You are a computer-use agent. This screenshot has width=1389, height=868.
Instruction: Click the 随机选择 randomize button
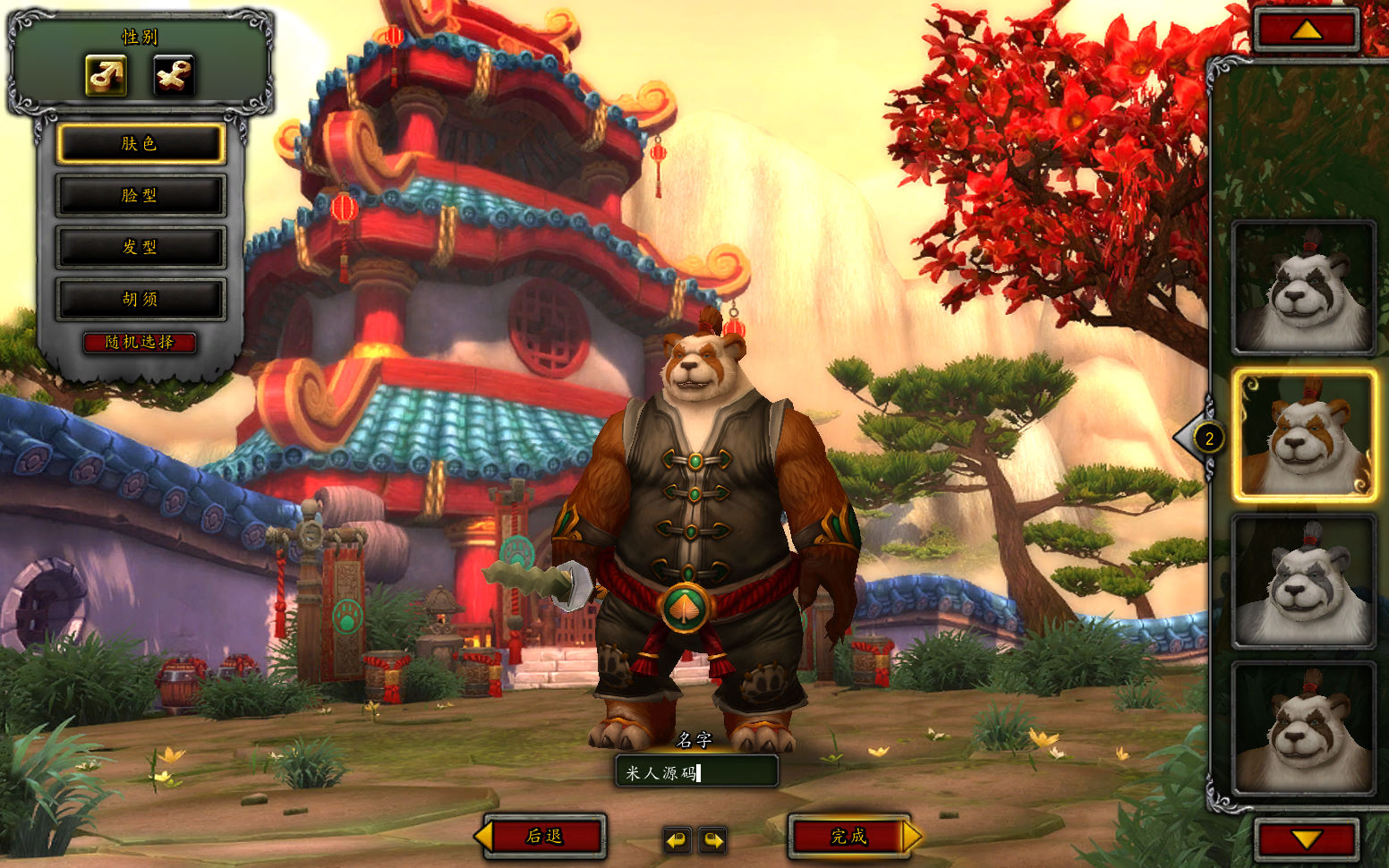140,342
